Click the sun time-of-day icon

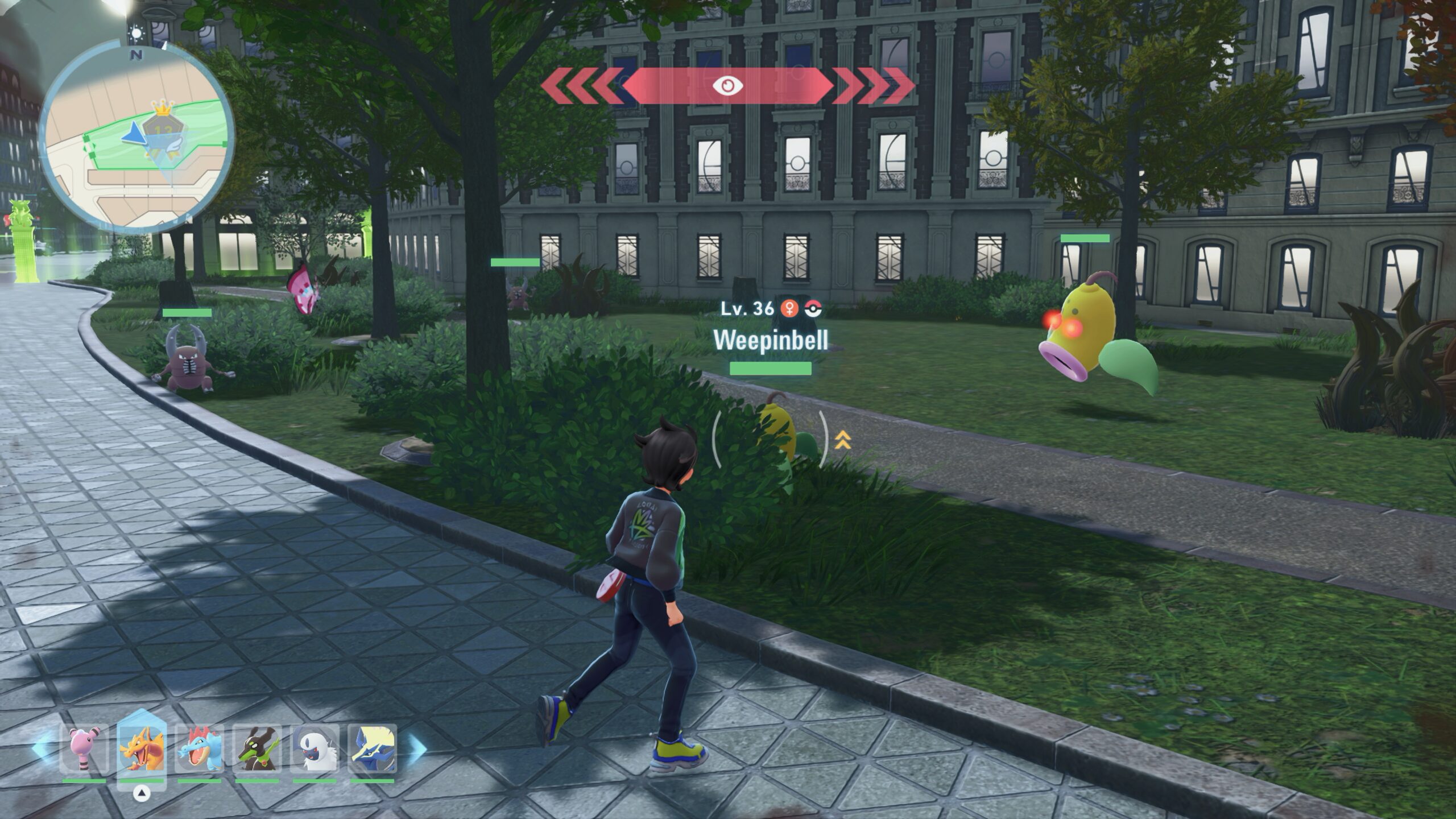coord(136,34)
